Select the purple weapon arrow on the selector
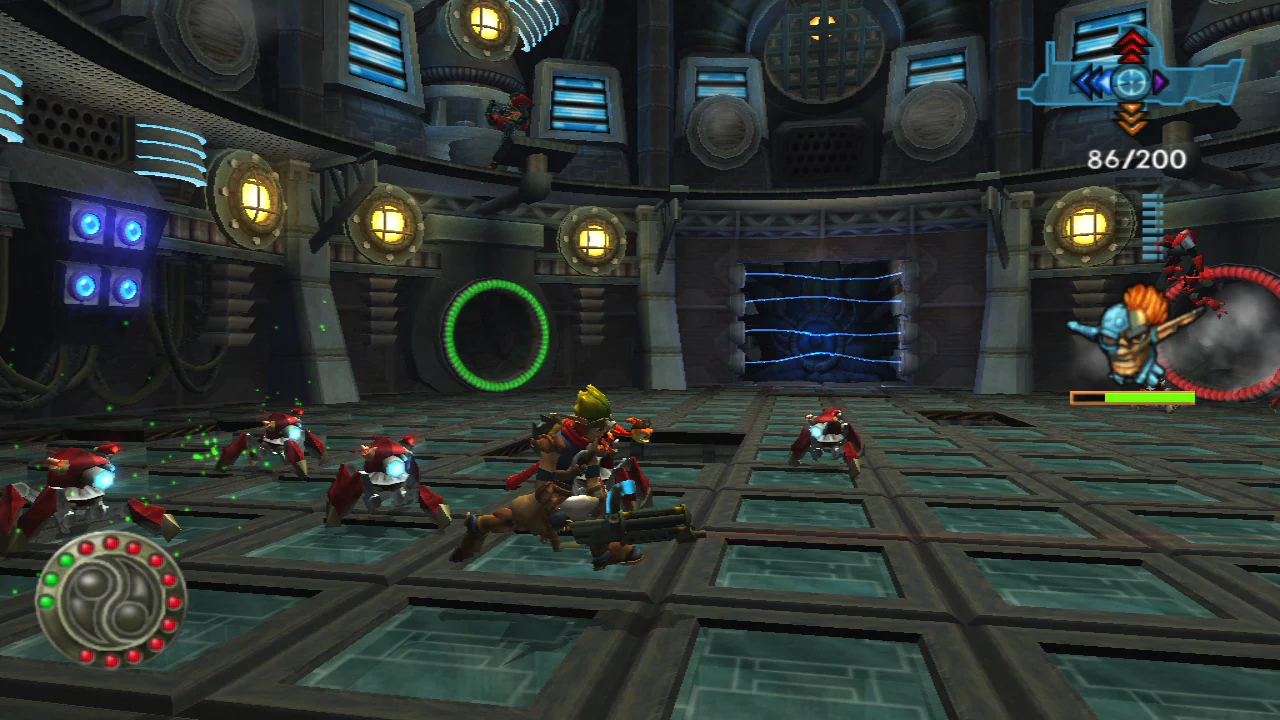The width and height of the screenshot is (1280, 720). coord(1159,81)
